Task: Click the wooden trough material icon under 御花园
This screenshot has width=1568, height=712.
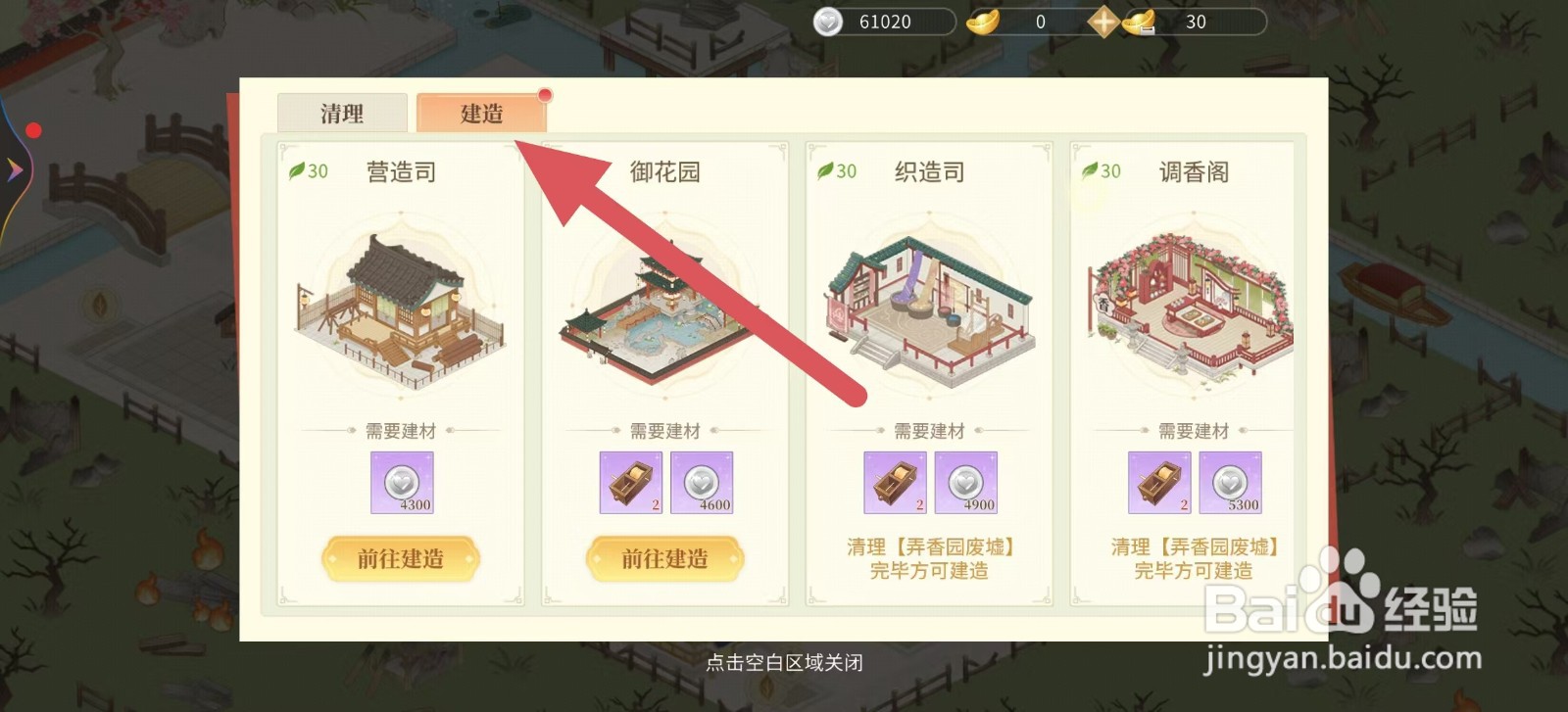Action: (631, 482)
